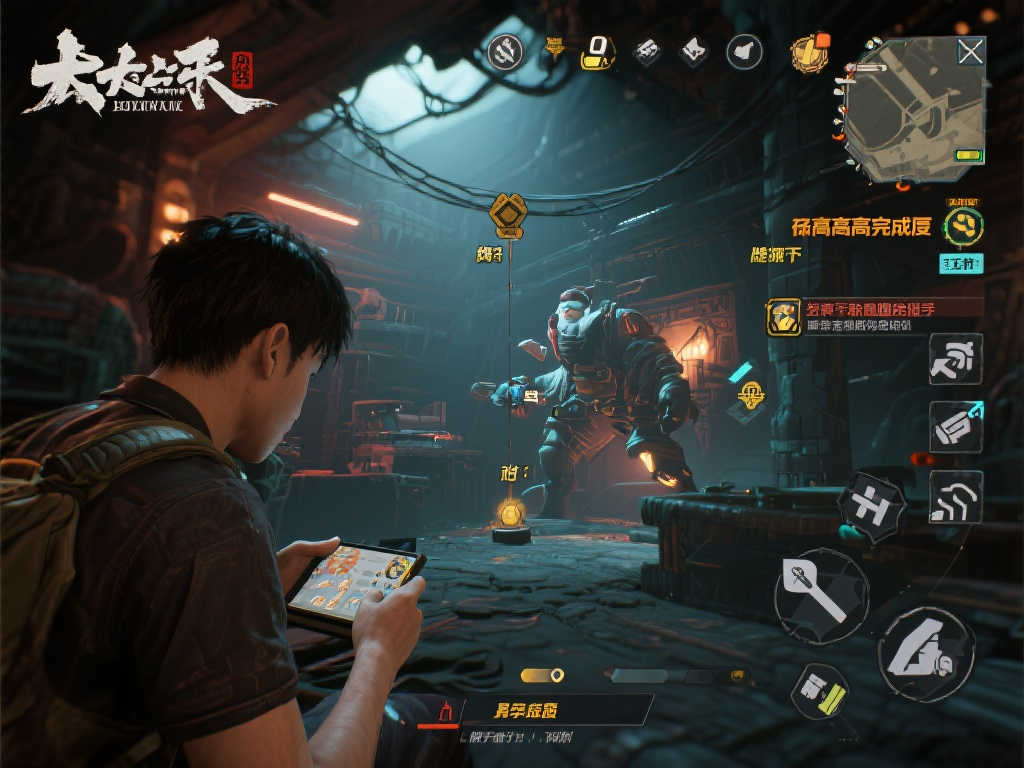Fire using the large round gun button
This screenshot has height=768, width=1024.
coord(926,652)
